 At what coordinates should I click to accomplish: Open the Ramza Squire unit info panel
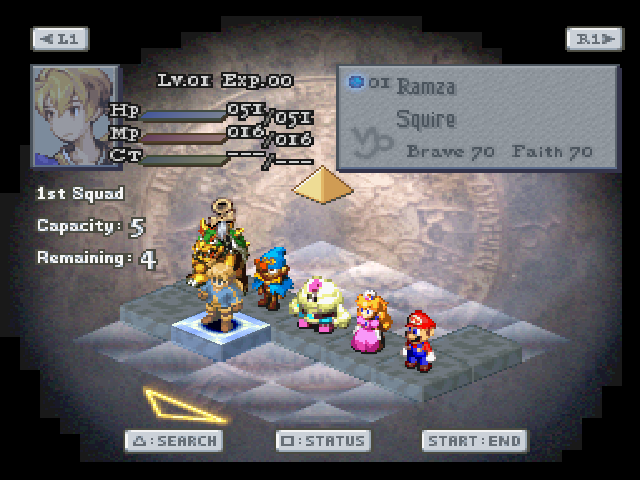[x=476, y=117]
